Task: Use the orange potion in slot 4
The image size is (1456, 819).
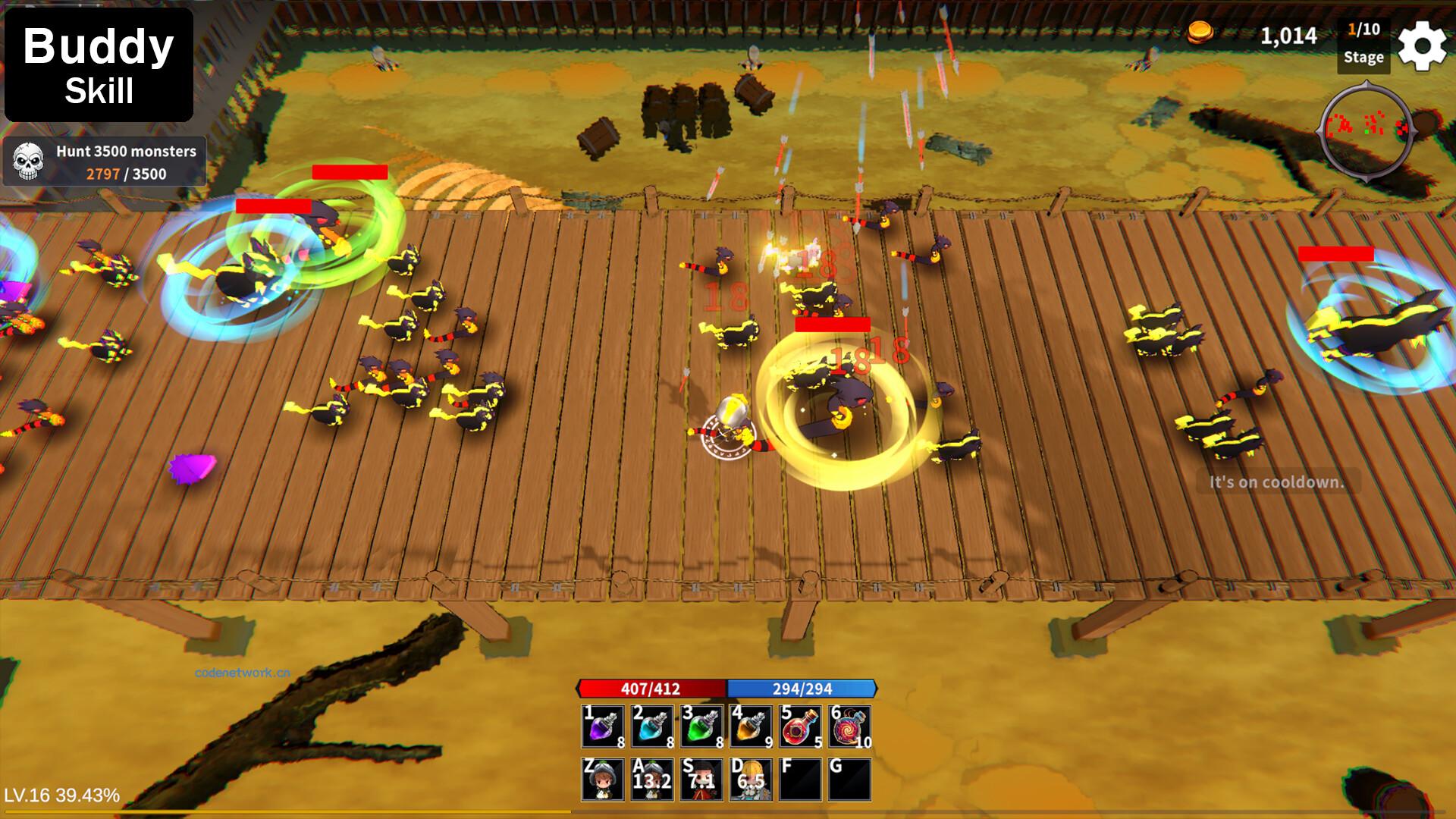Action: click(x=751, y=726)
